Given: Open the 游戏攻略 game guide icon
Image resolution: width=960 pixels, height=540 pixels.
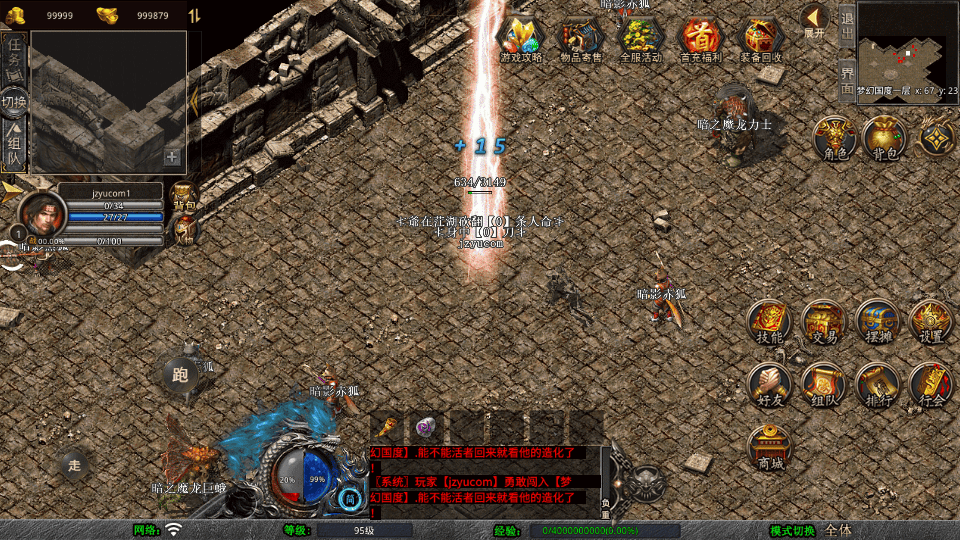Looking at the screenshot, I should point(521,38).
